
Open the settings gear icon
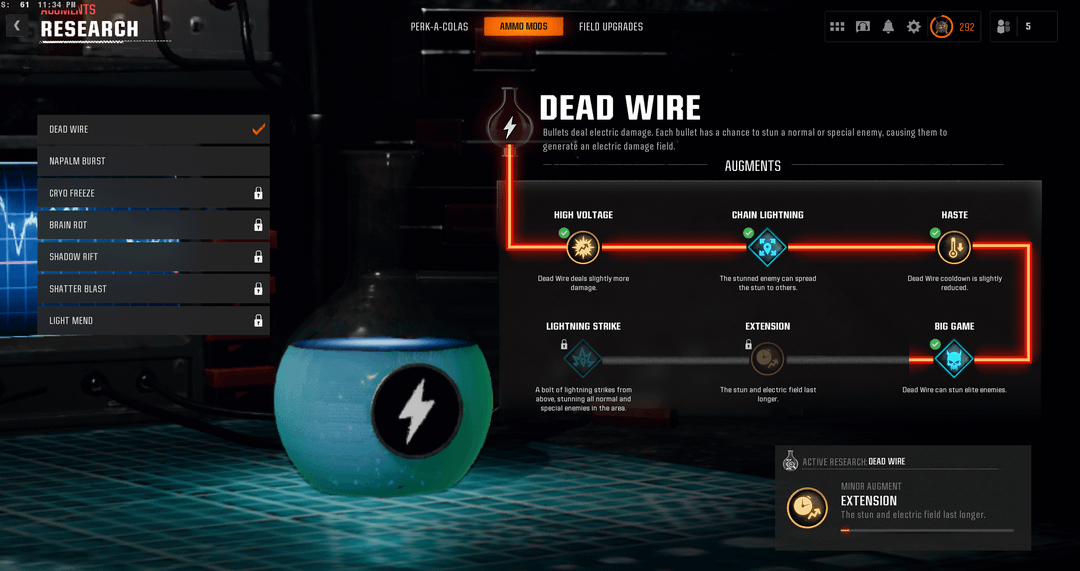point(913,27)
